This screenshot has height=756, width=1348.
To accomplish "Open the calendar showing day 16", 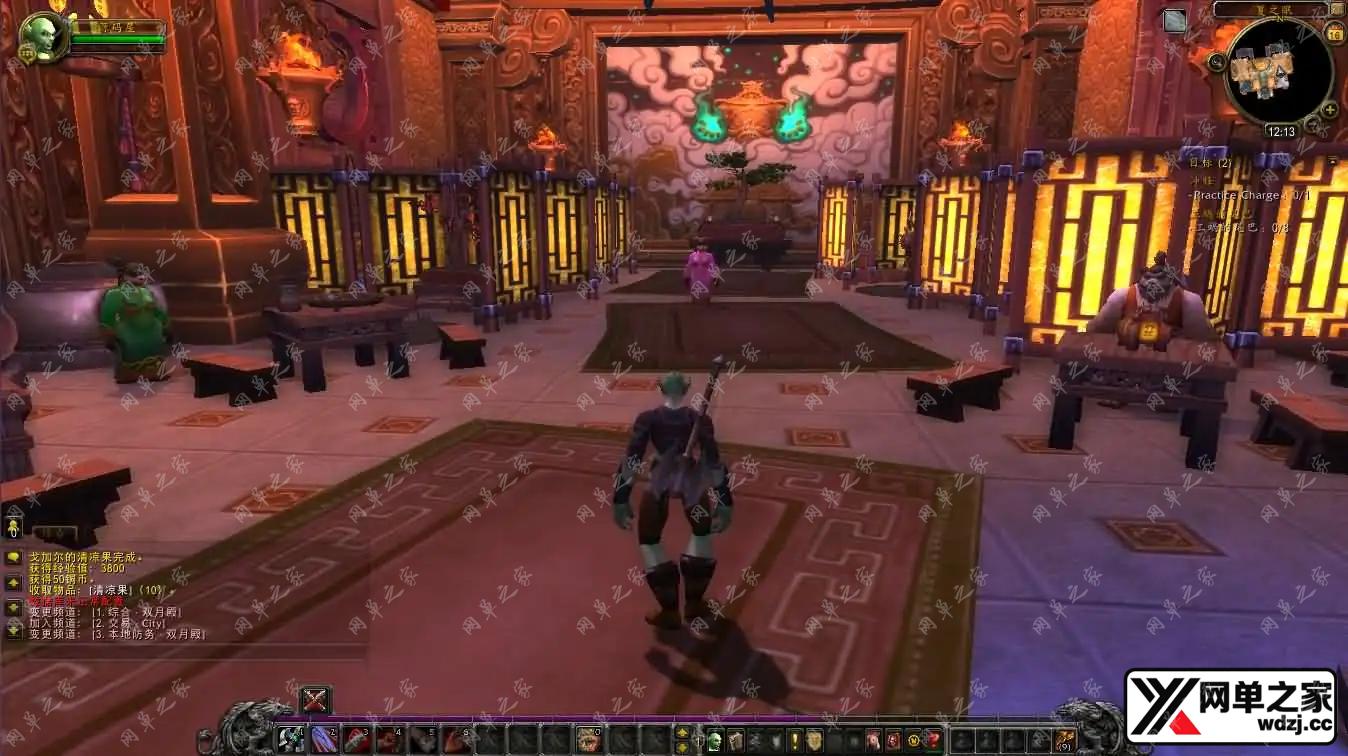I will tap(1334, 34).
